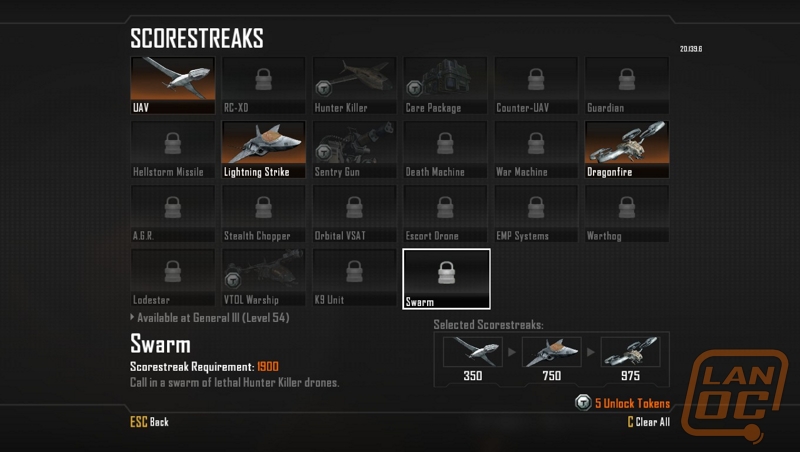
Task: Toggle the Dragonfire scorestreak tile
Action: point(627,149)
